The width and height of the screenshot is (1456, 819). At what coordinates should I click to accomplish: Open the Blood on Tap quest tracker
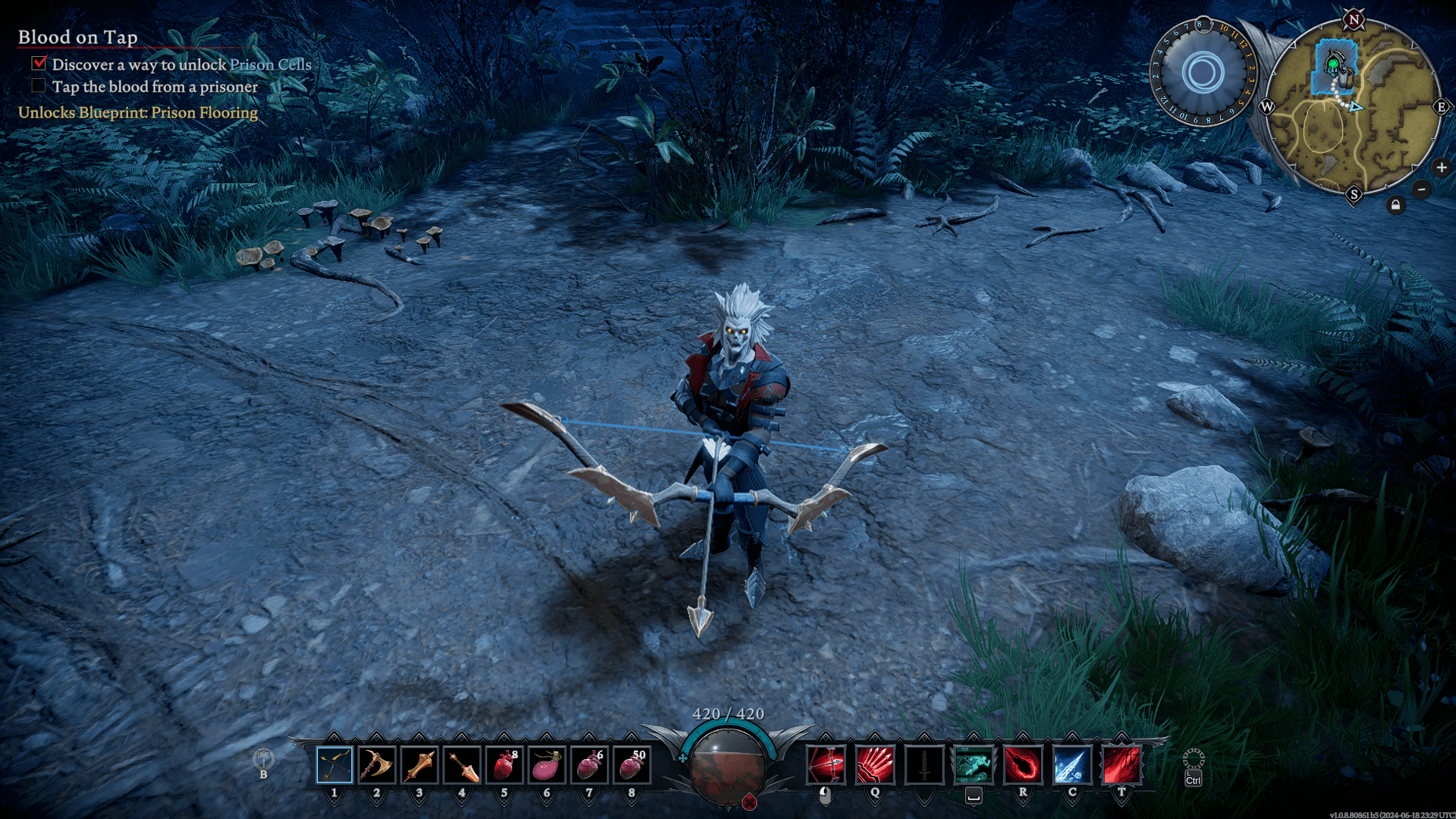pos(77,37)
